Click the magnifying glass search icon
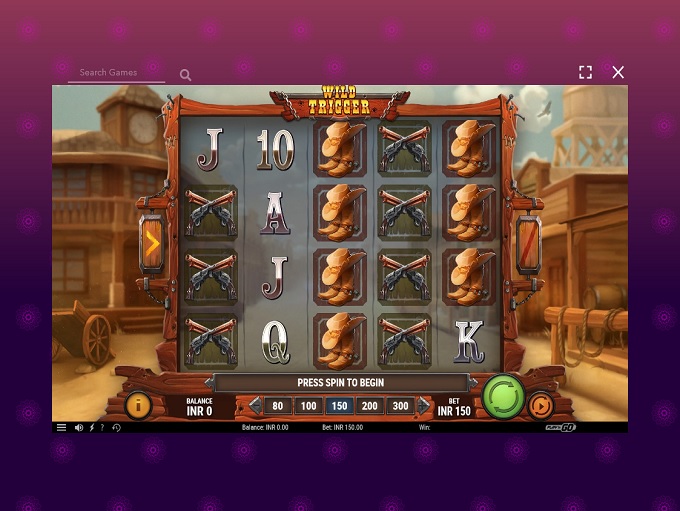Screen dimensions: 680x511 point(186,75)
